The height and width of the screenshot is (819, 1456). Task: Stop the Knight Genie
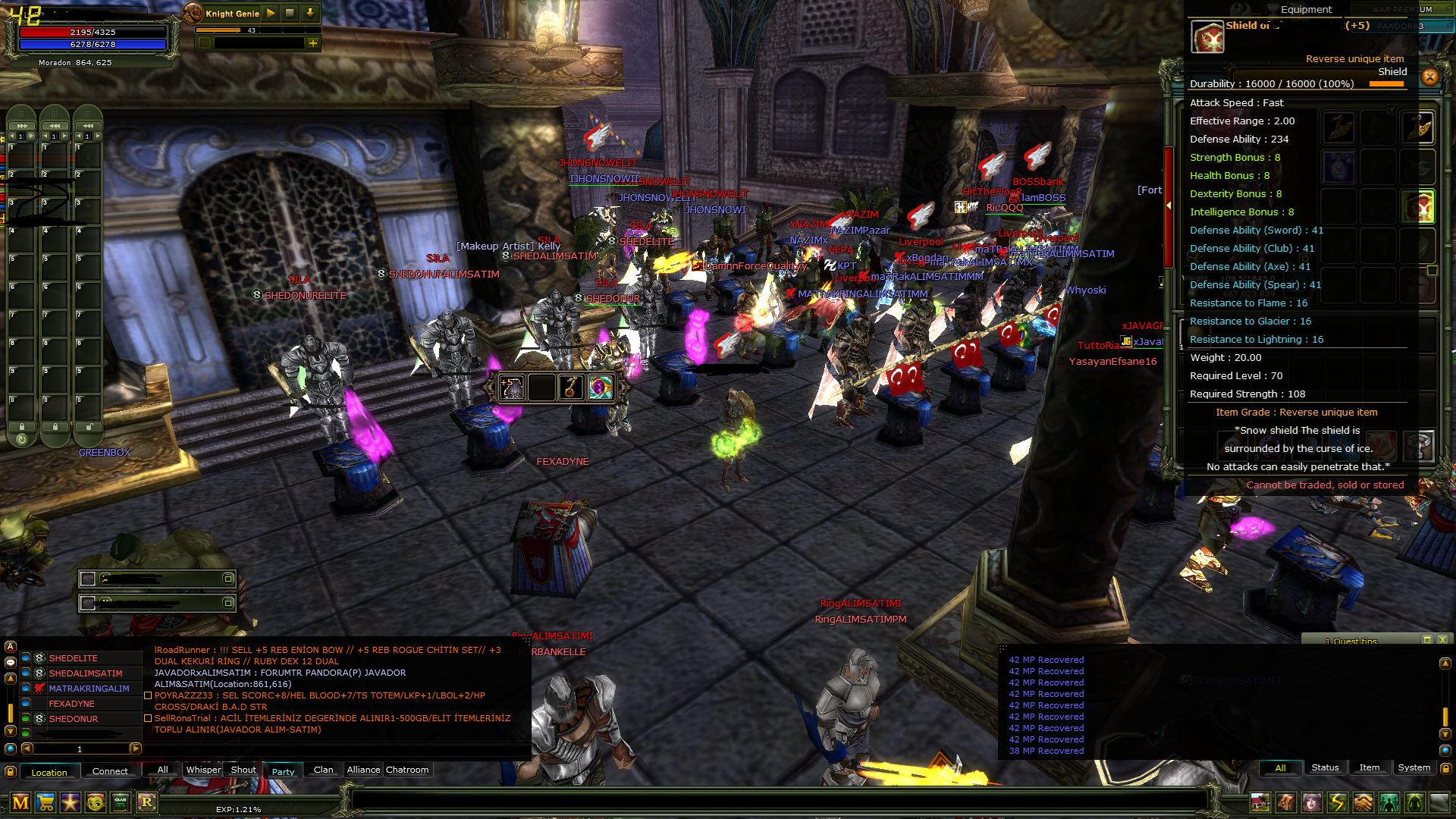290,13
